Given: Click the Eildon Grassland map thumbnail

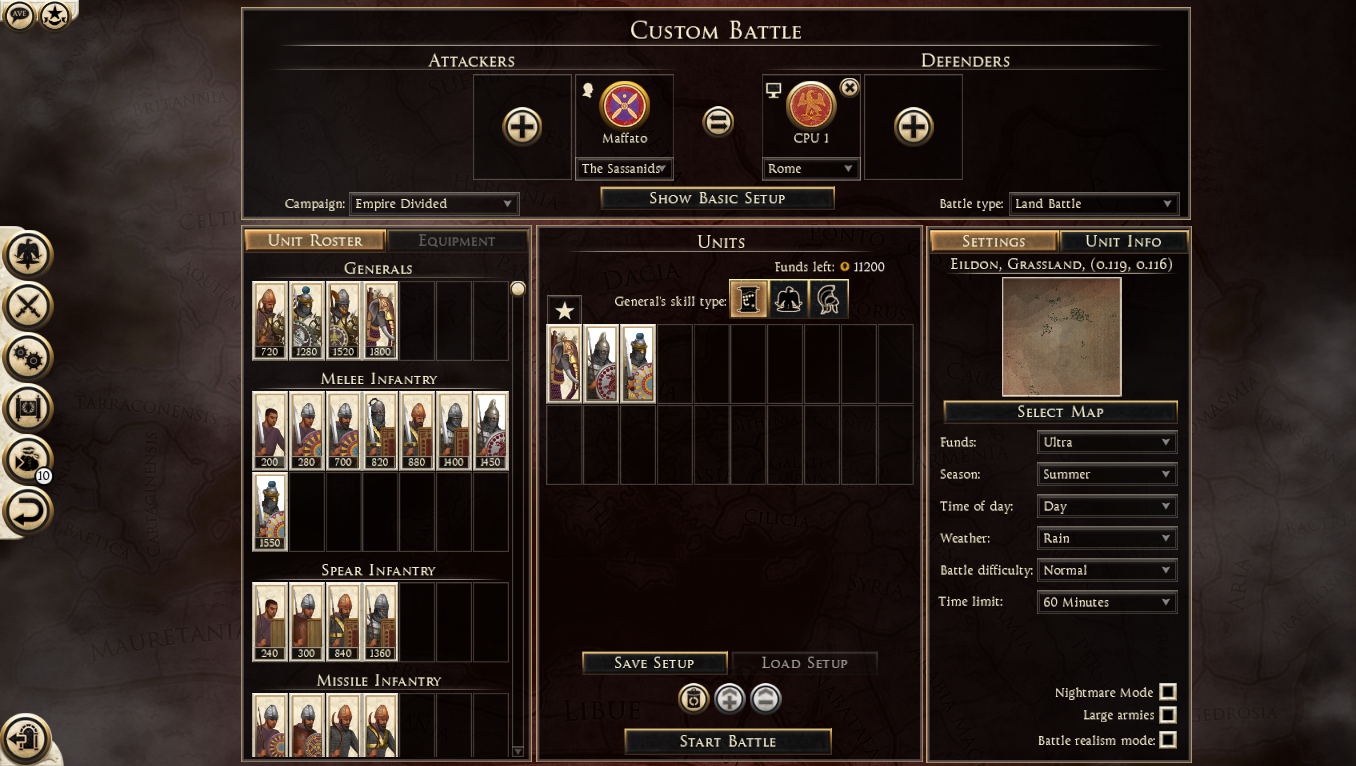Looking at the screenshot, I should click(x=1061, y=337).
